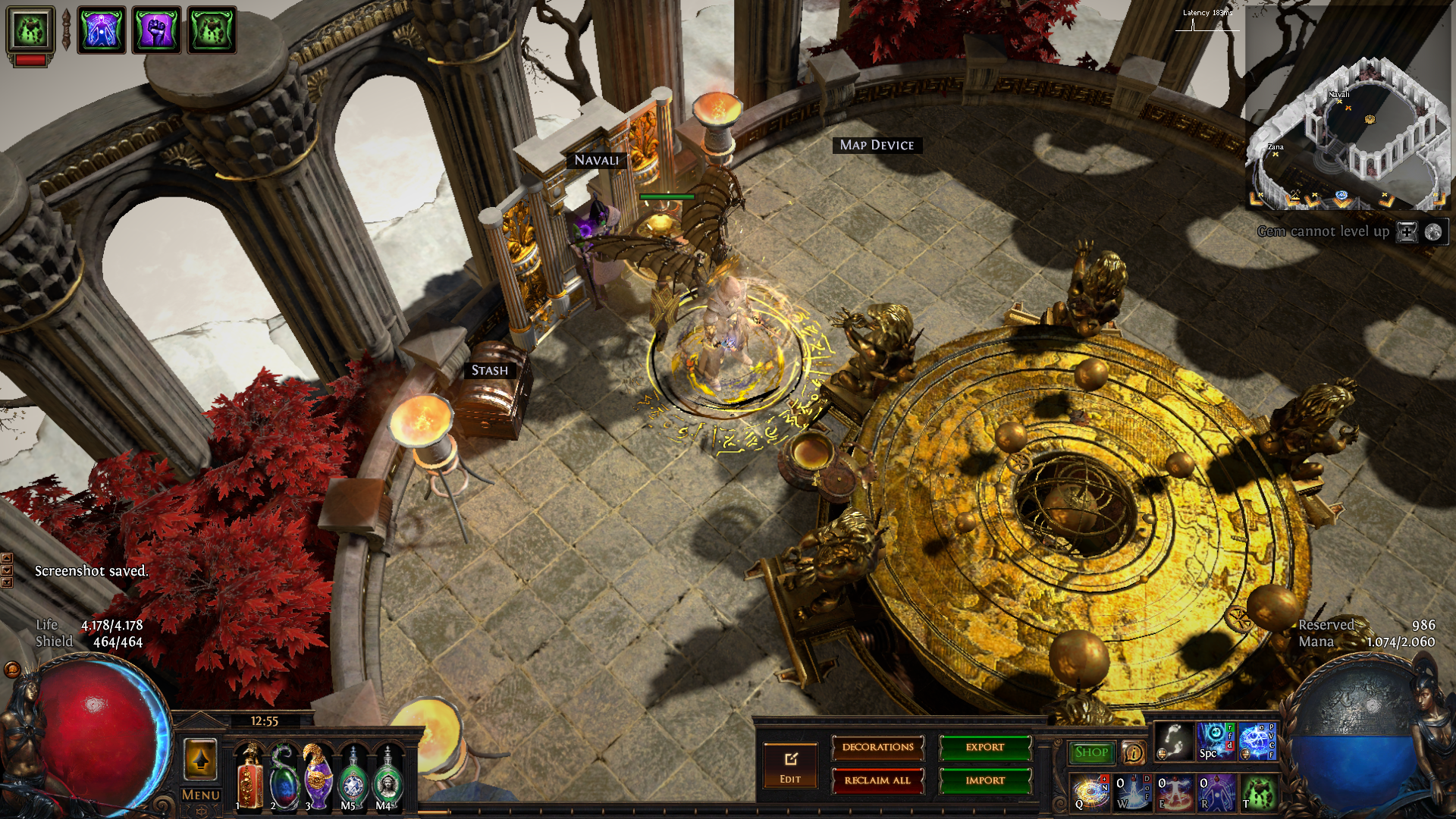Open the green Shop button
This screenshot has height=819, width=1456.
[1091, 752]
